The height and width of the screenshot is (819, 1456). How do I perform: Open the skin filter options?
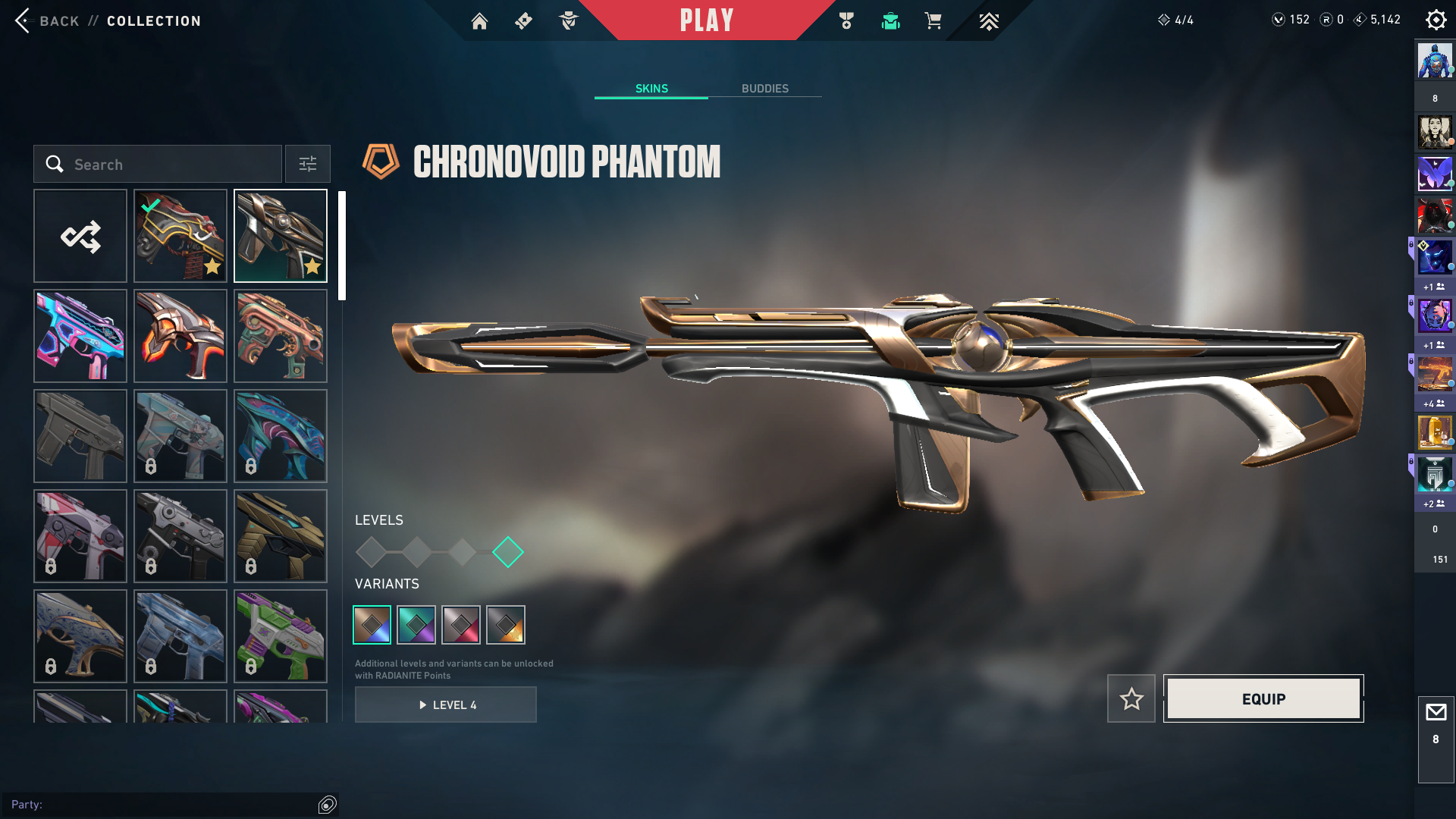click(x=308, y=165)
